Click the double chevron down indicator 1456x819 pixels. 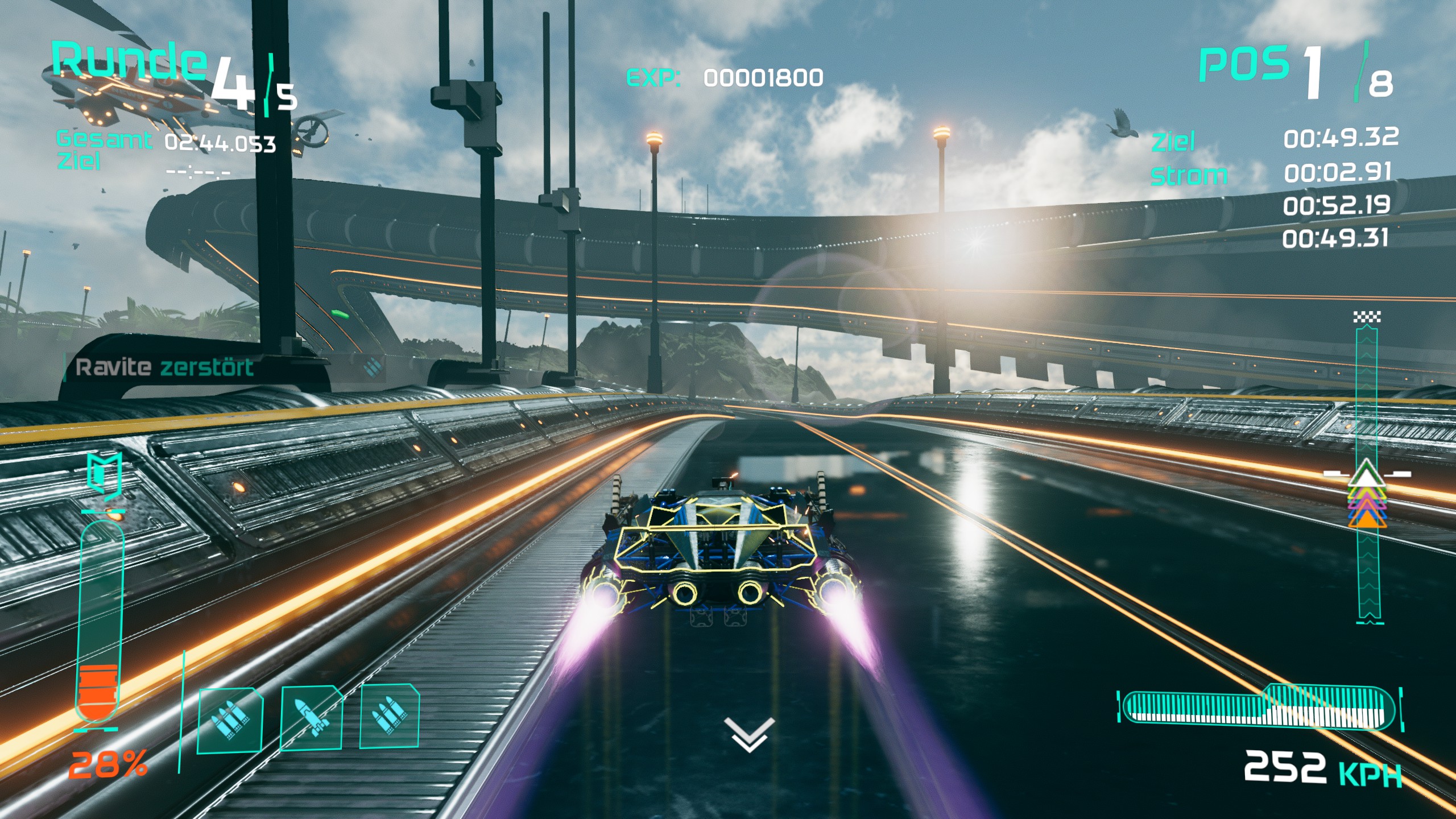[x=749, y=734]
